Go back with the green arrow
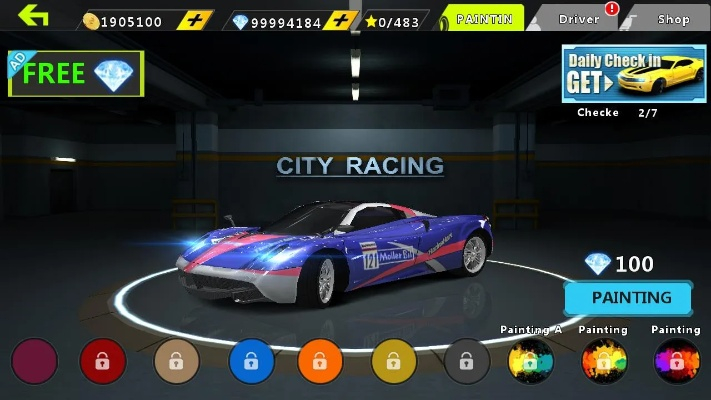This screenshot has width=711, height=400. click(x=34, y=17)
